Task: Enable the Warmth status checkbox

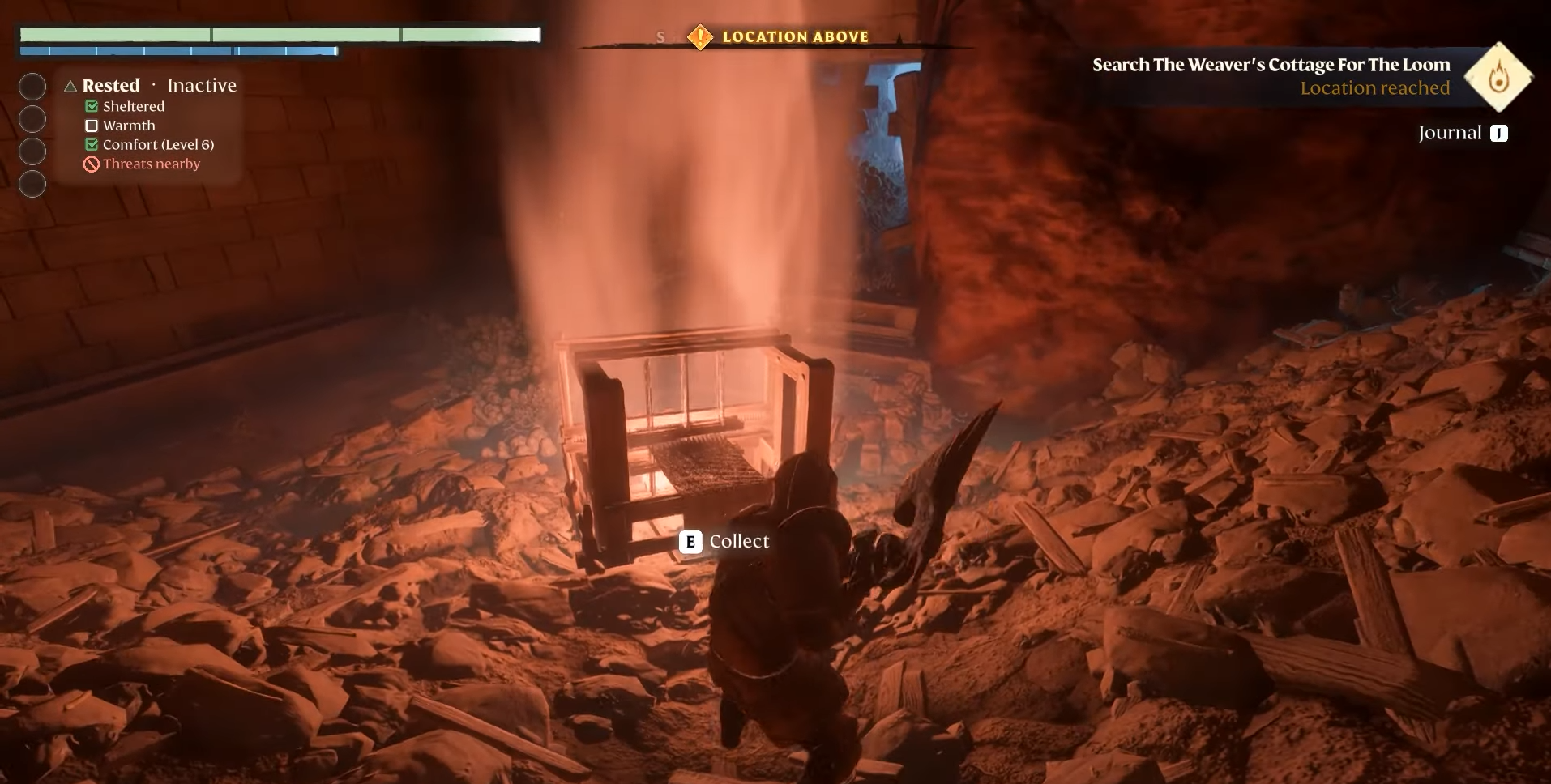Action: click(x=91, y=126)
